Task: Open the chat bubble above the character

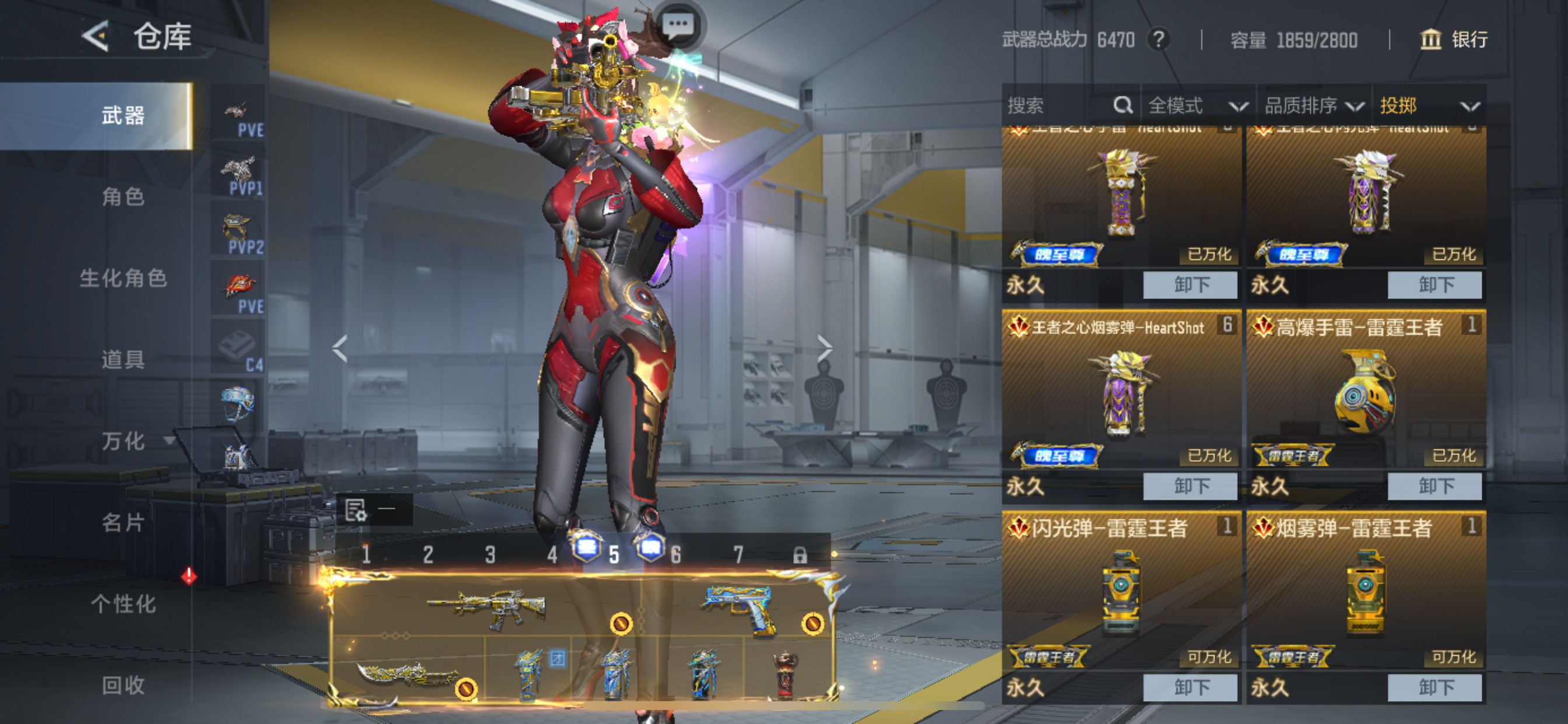Action: (x=677, y=26)
